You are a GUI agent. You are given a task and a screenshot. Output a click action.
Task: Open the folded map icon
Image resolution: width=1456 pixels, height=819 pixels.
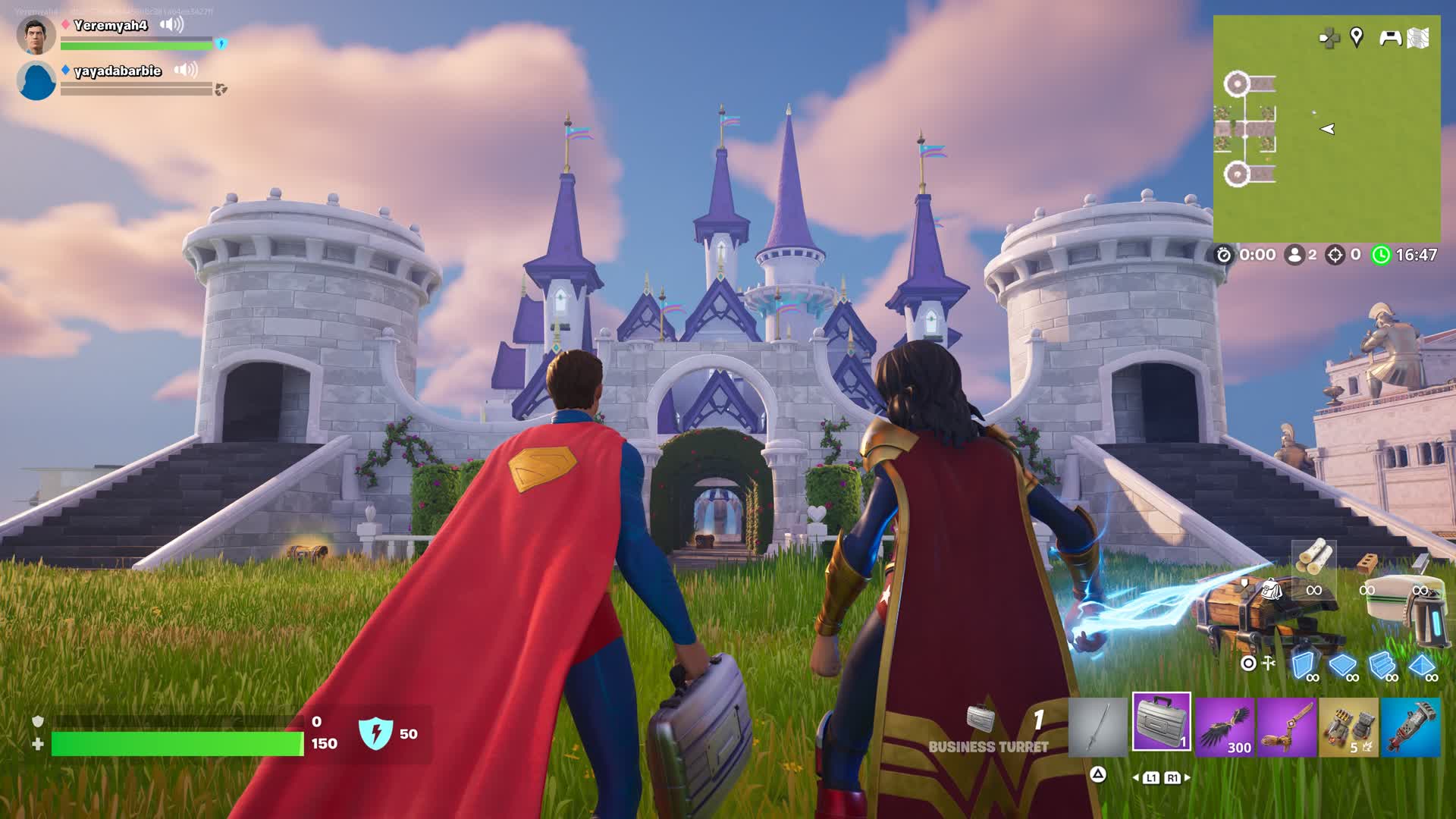(1418, 37)
